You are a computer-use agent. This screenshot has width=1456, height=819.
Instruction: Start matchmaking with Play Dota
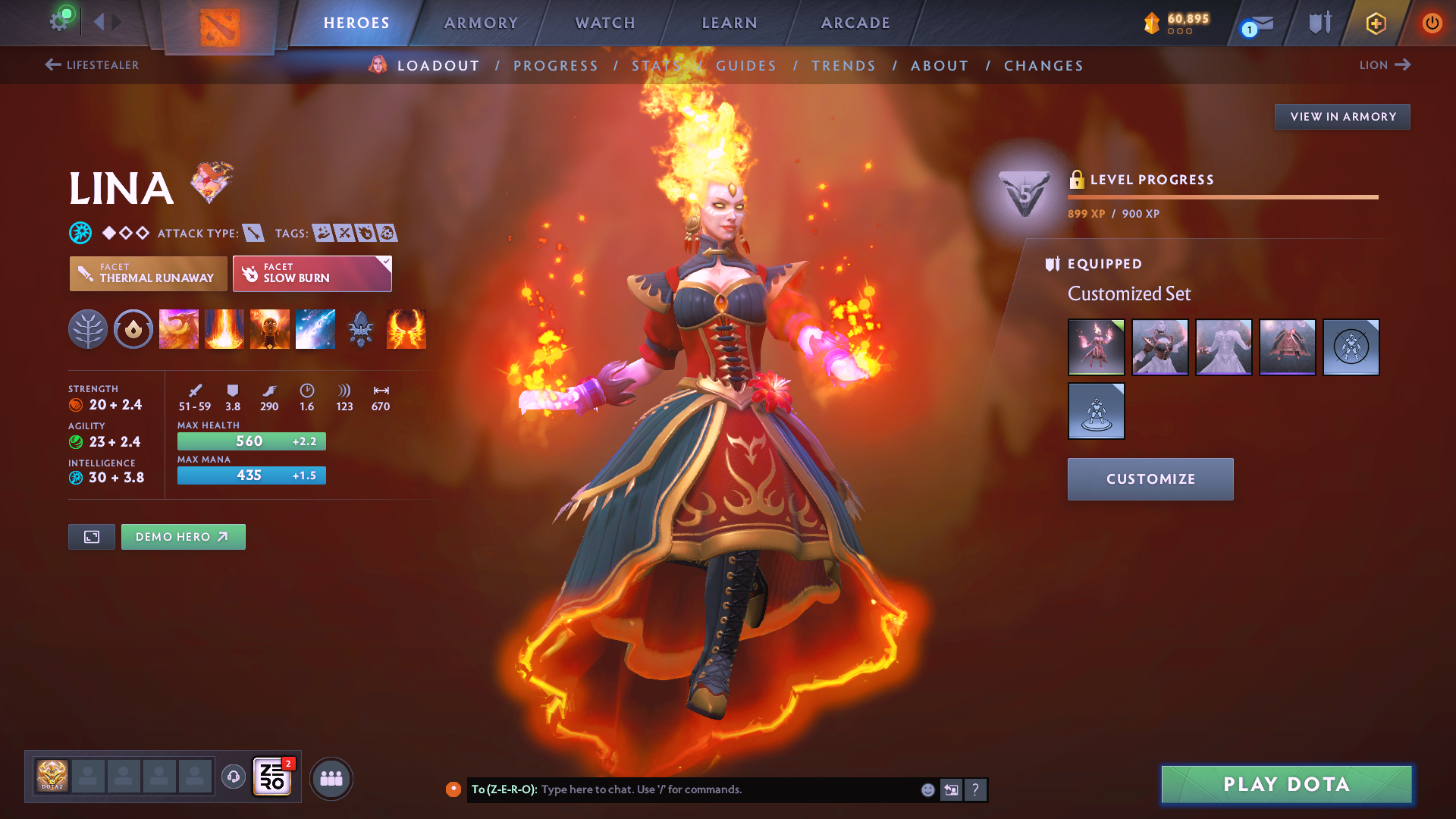[x=1286, y=784]
